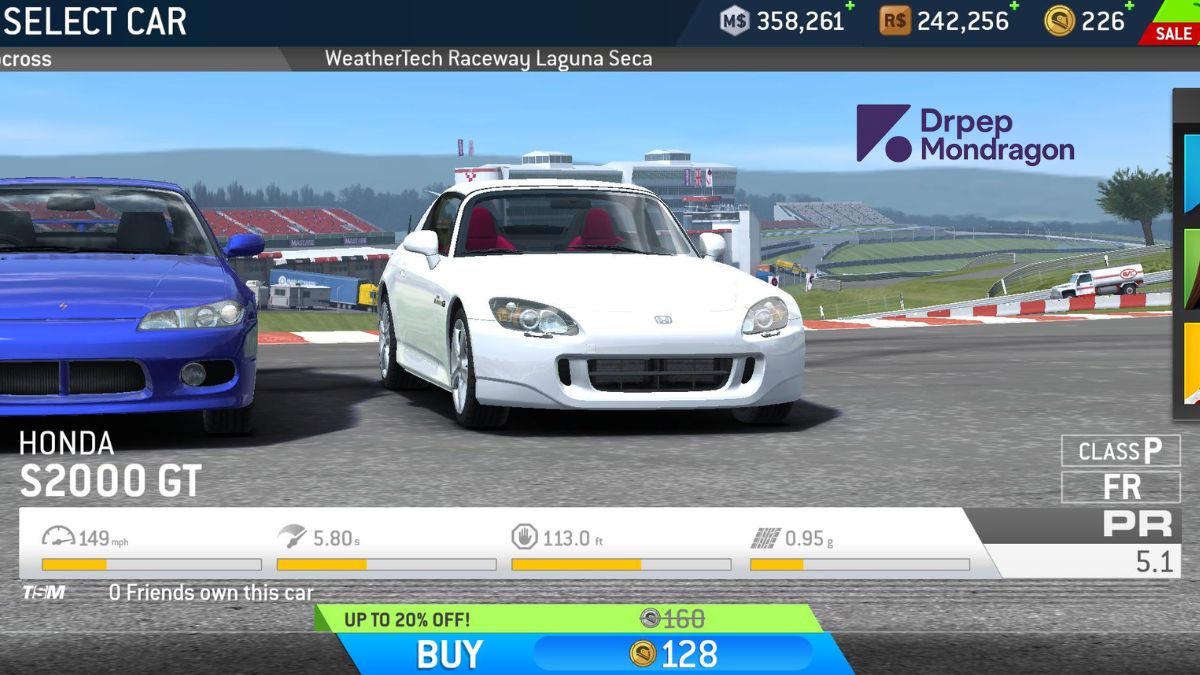The height and width of the screenshot is (675, 1200).
Task: Open the red SALE offer
Action: click(1172, 32)
